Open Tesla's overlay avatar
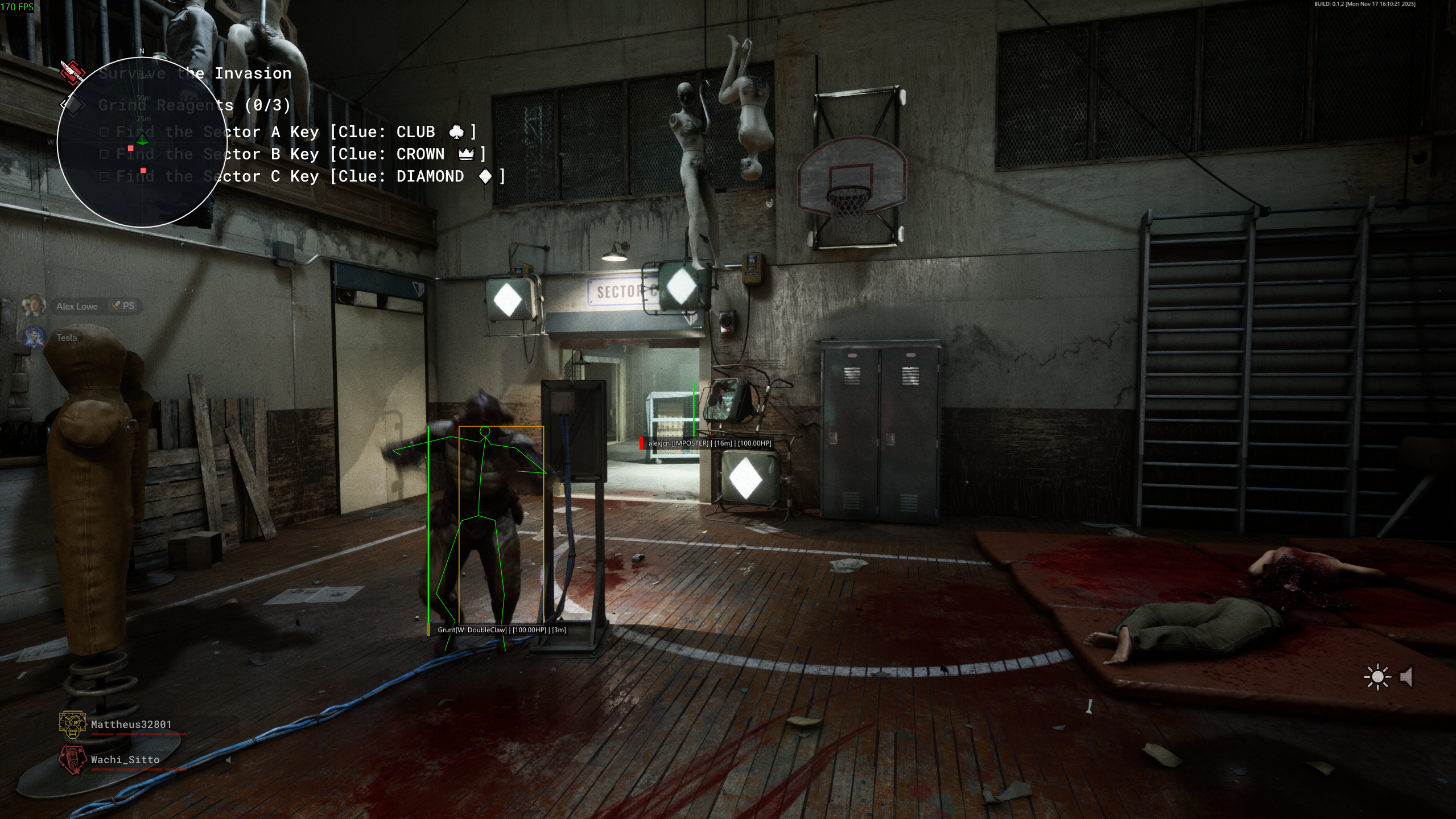Image resolution: width=1456 pixels, height=819 pixels. pyautogui.click(x=33, y=338)
